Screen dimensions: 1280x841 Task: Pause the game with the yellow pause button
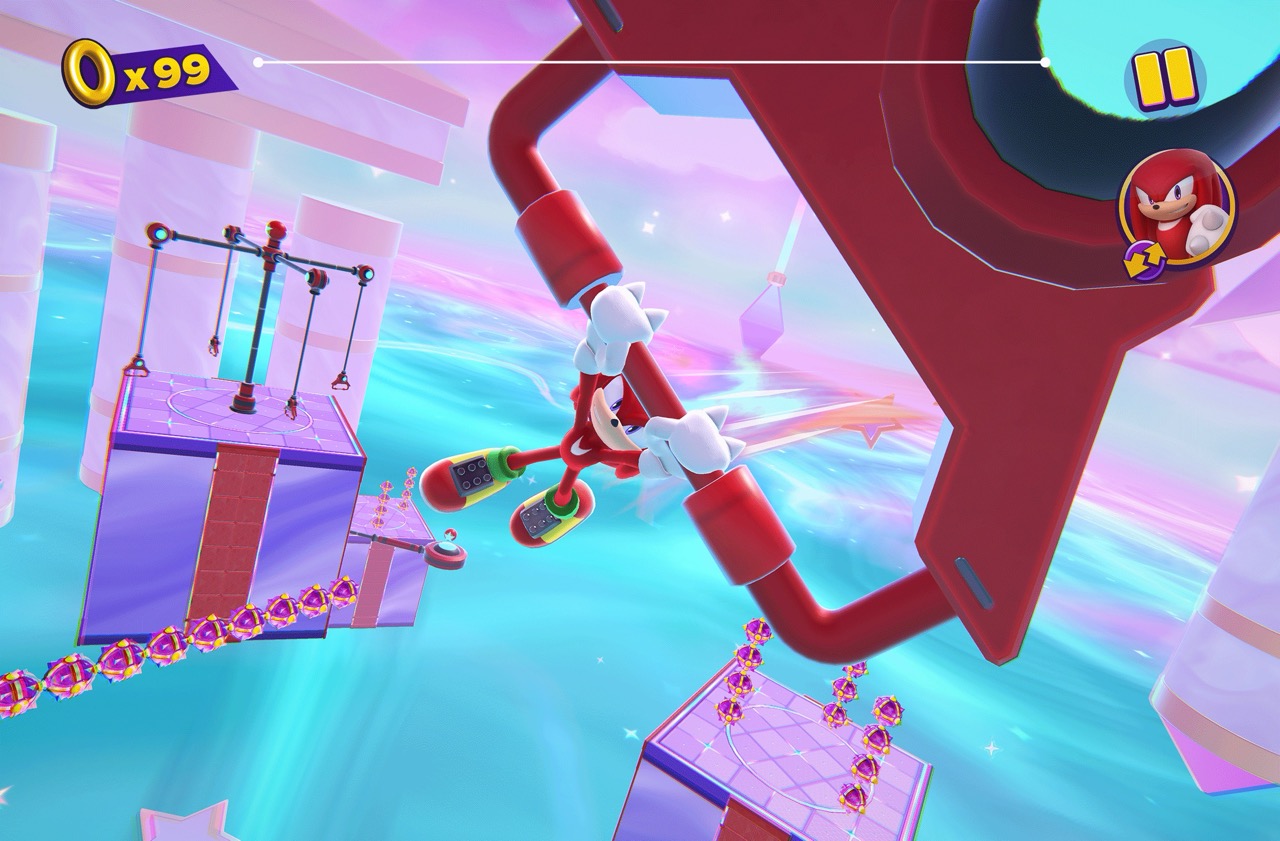(1165, 77)
